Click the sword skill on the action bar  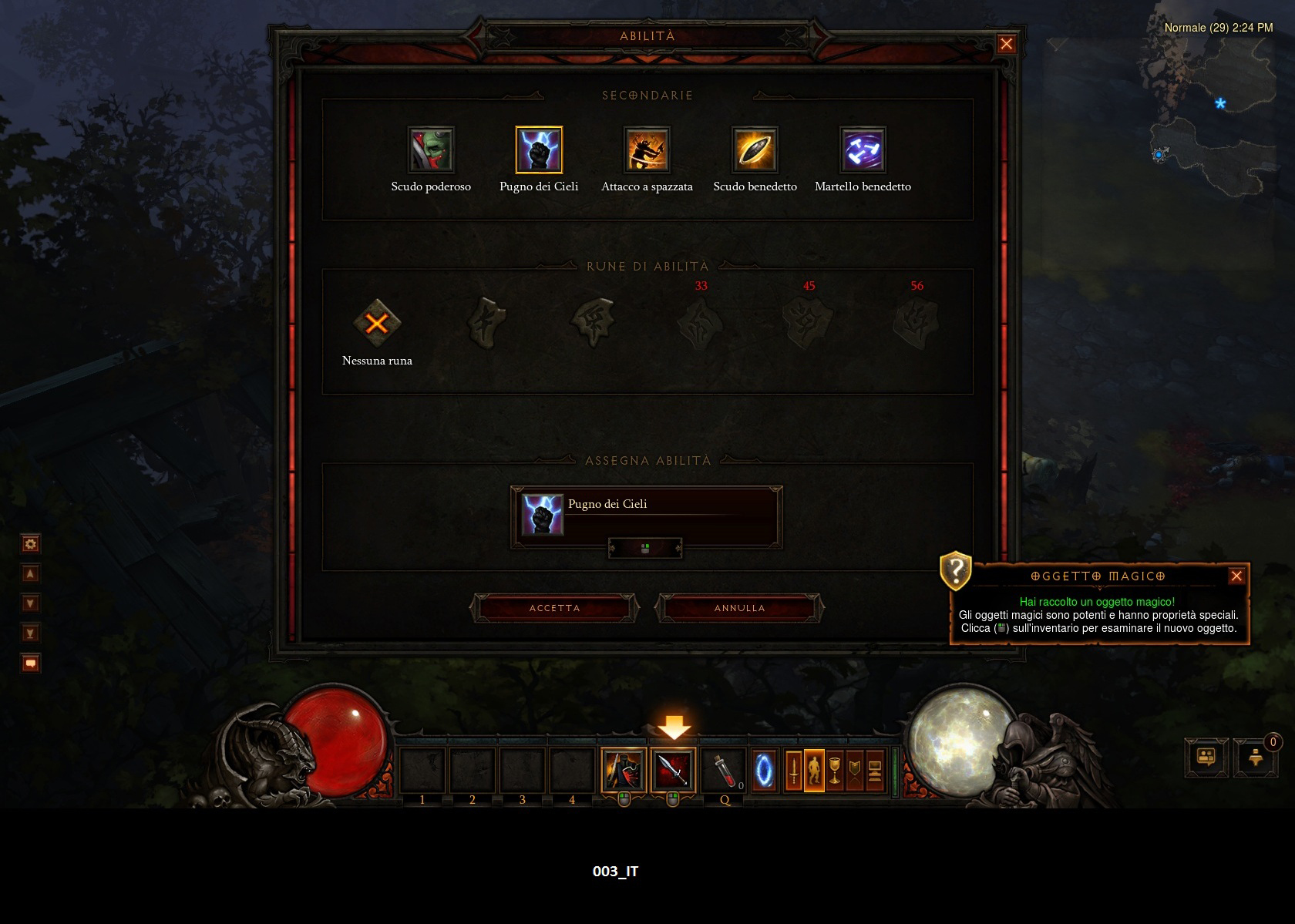pos(673,770)
